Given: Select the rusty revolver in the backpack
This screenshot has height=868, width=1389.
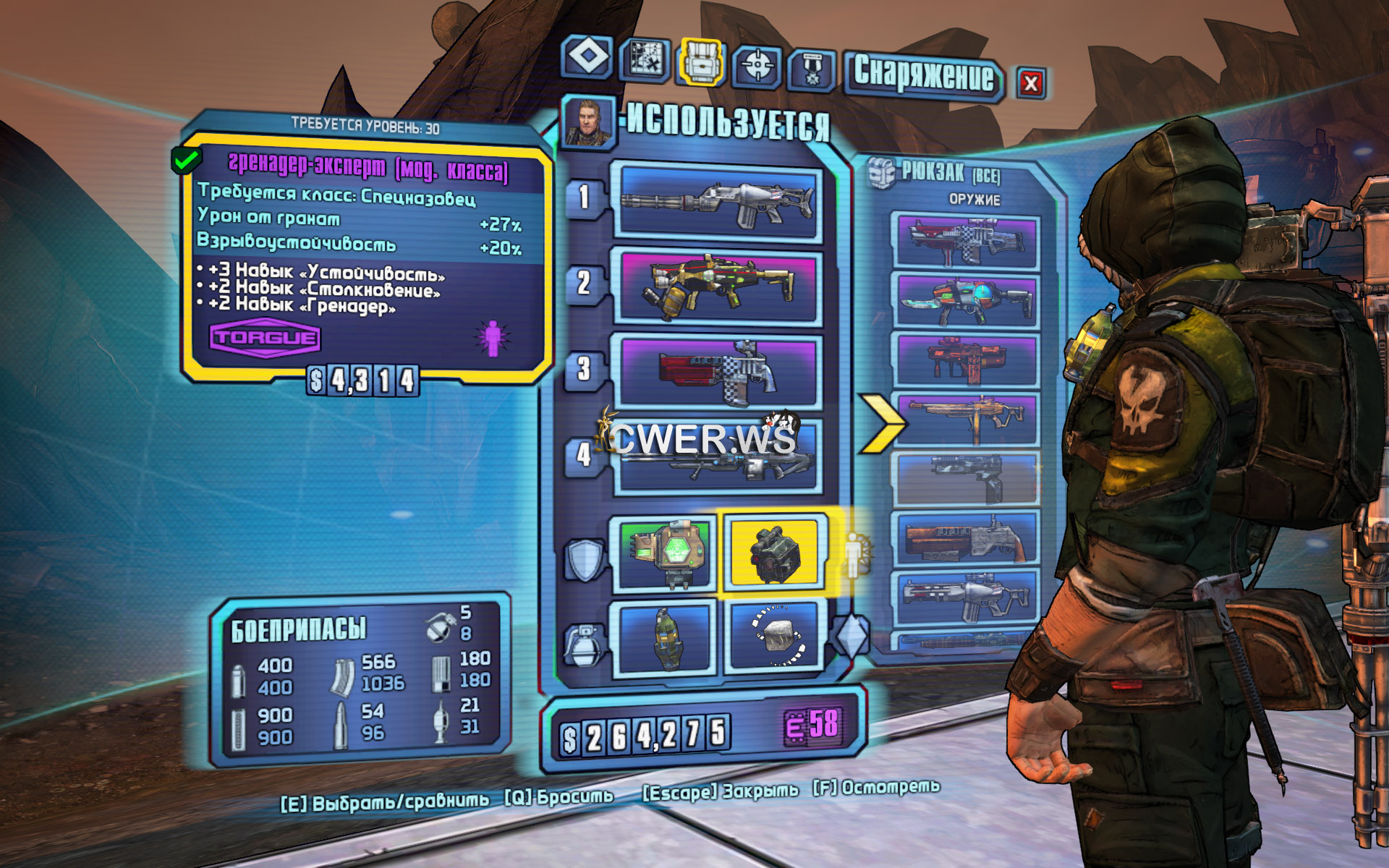Looking at the screenshot, I should click(x=966, y=538).
